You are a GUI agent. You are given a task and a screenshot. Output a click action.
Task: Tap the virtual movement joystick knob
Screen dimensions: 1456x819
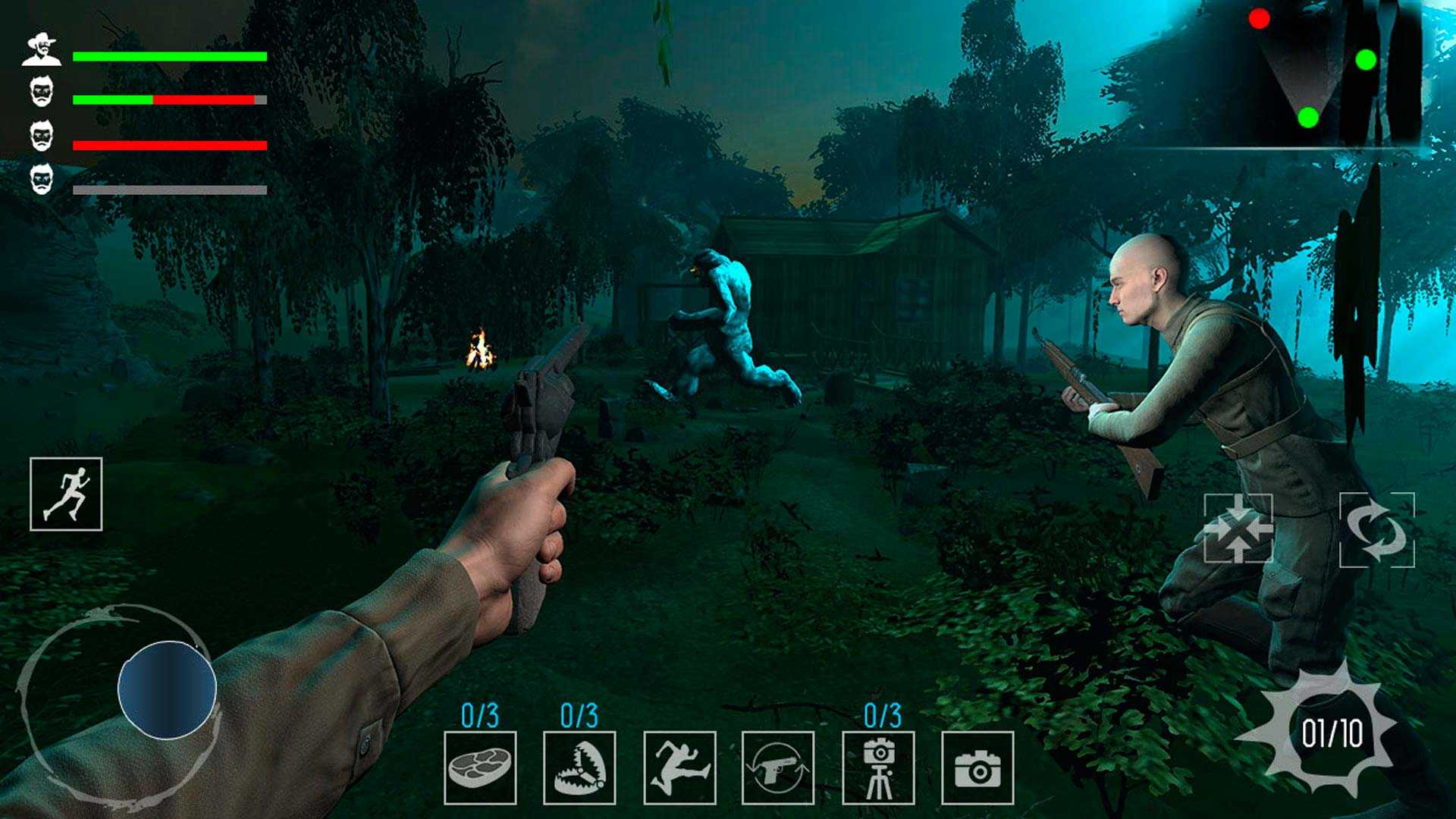coord(167,689)
